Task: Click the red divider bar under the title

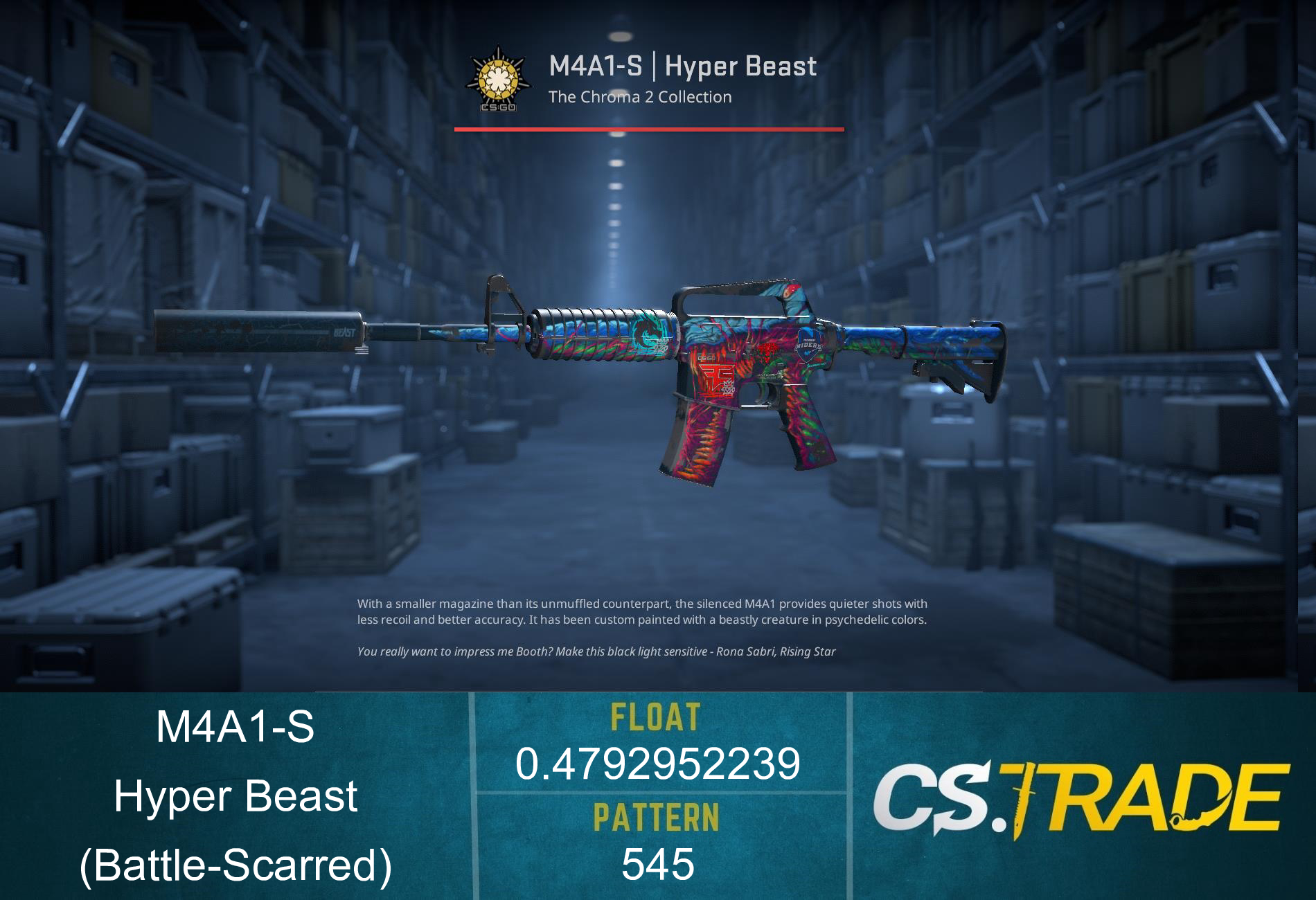Action: [648, 129]
